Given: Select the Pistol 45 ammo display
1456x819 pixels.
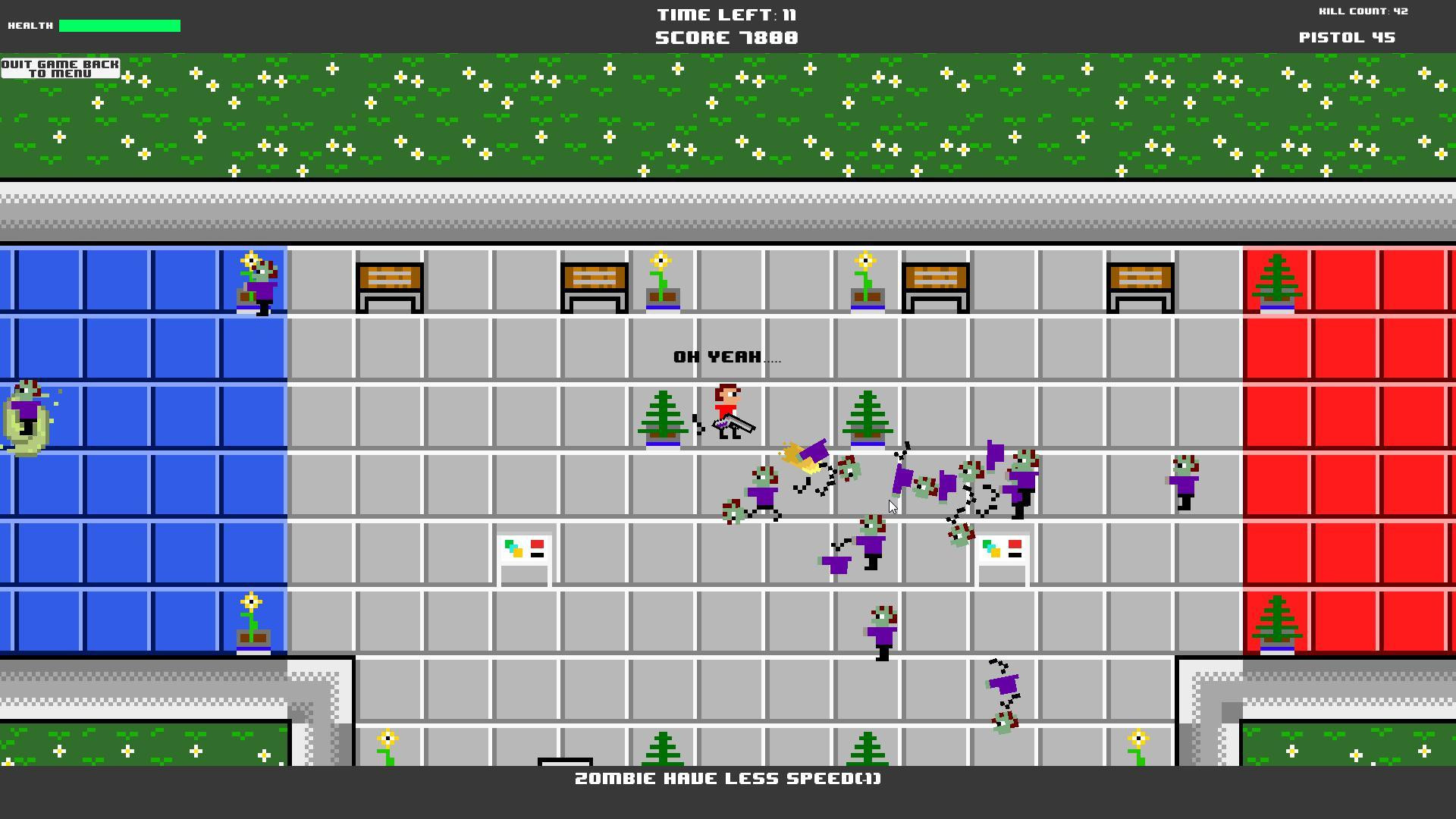Looking at the screenshot, I should 1347,36.
